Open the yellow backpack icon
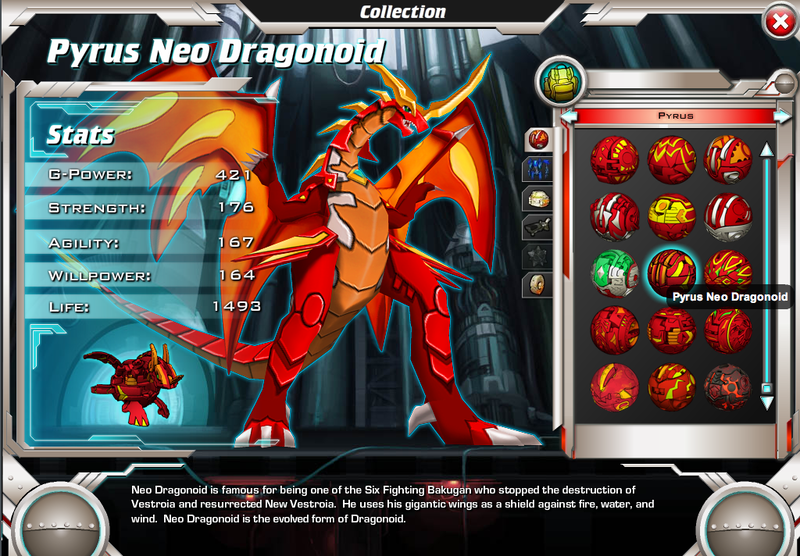The width and height of the screenshot is (800, 556). coord(559,80)
